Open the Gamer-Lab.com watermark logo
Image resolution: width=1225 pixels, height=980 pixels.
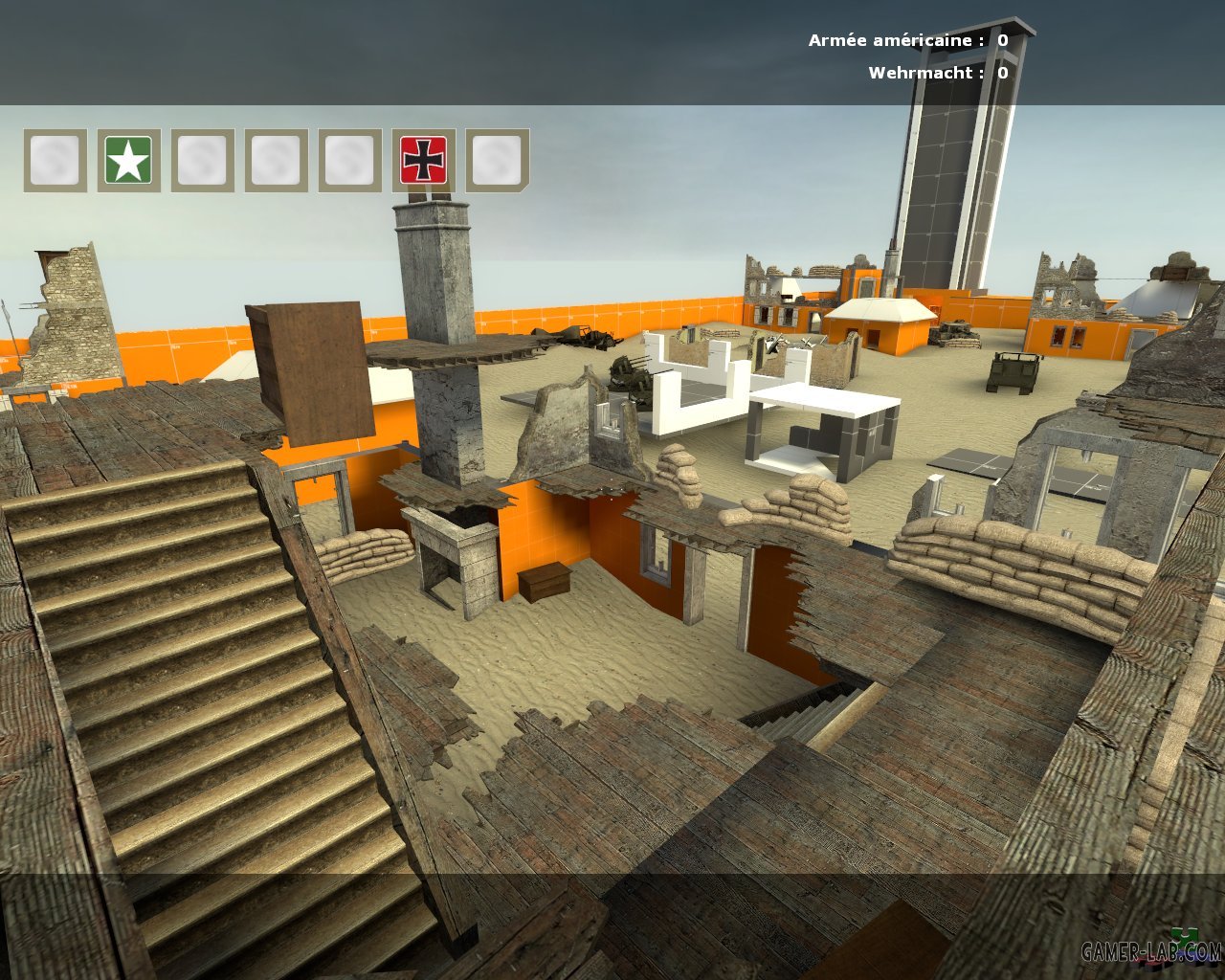1151,949
